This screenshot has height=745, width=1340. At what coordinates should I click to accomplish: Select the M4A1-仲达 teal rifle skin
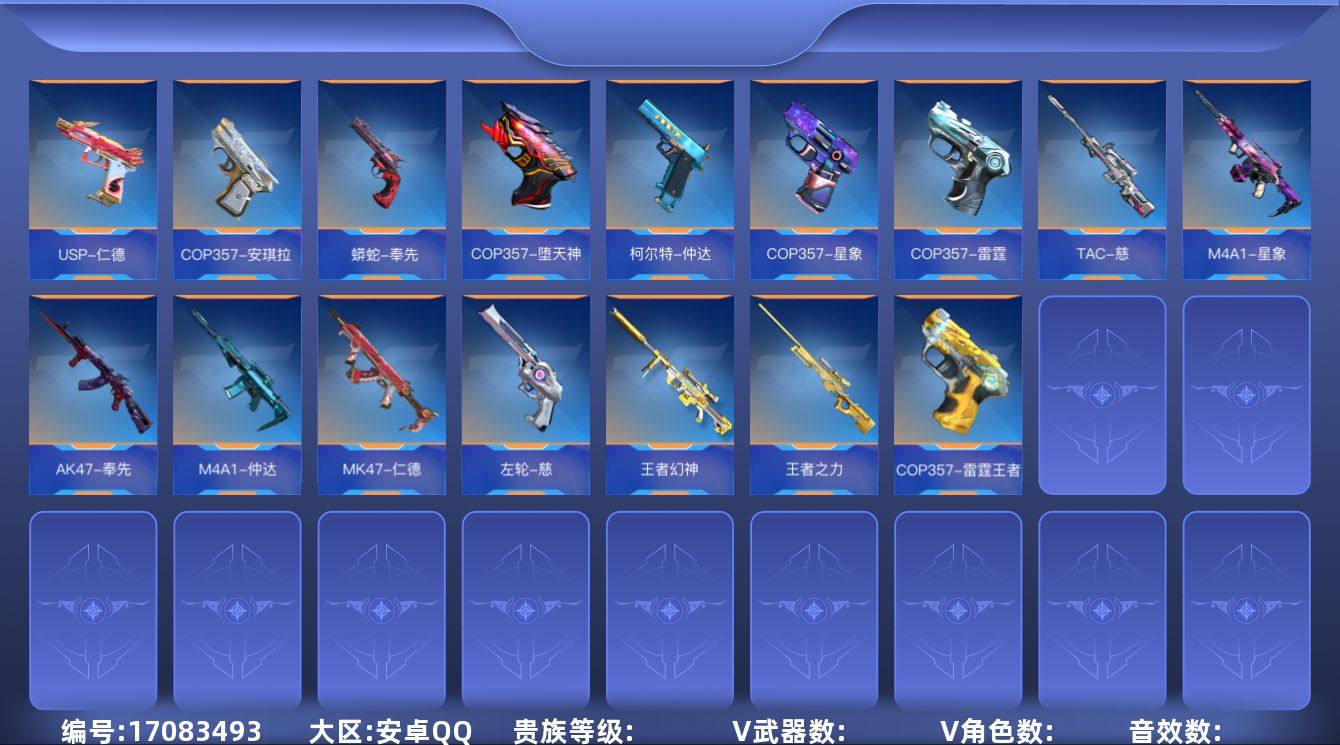237,390
